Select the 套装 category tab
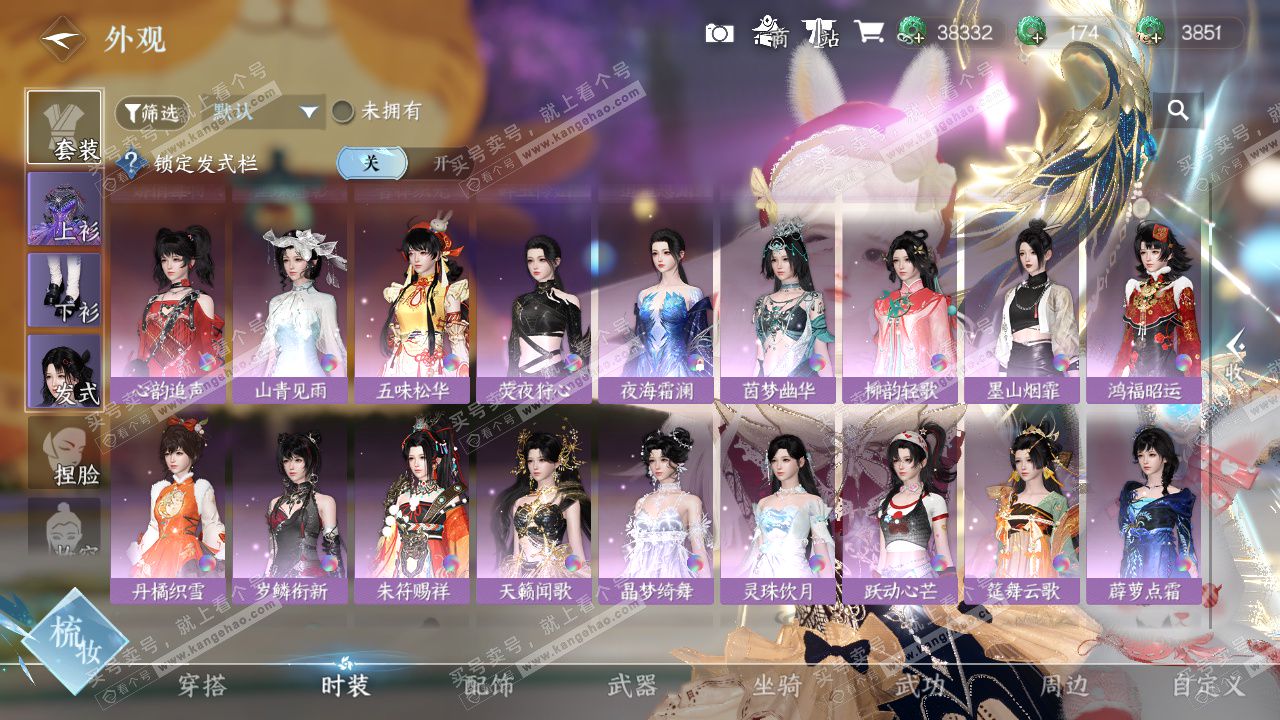1280x720 pixels. pos(64,127)
